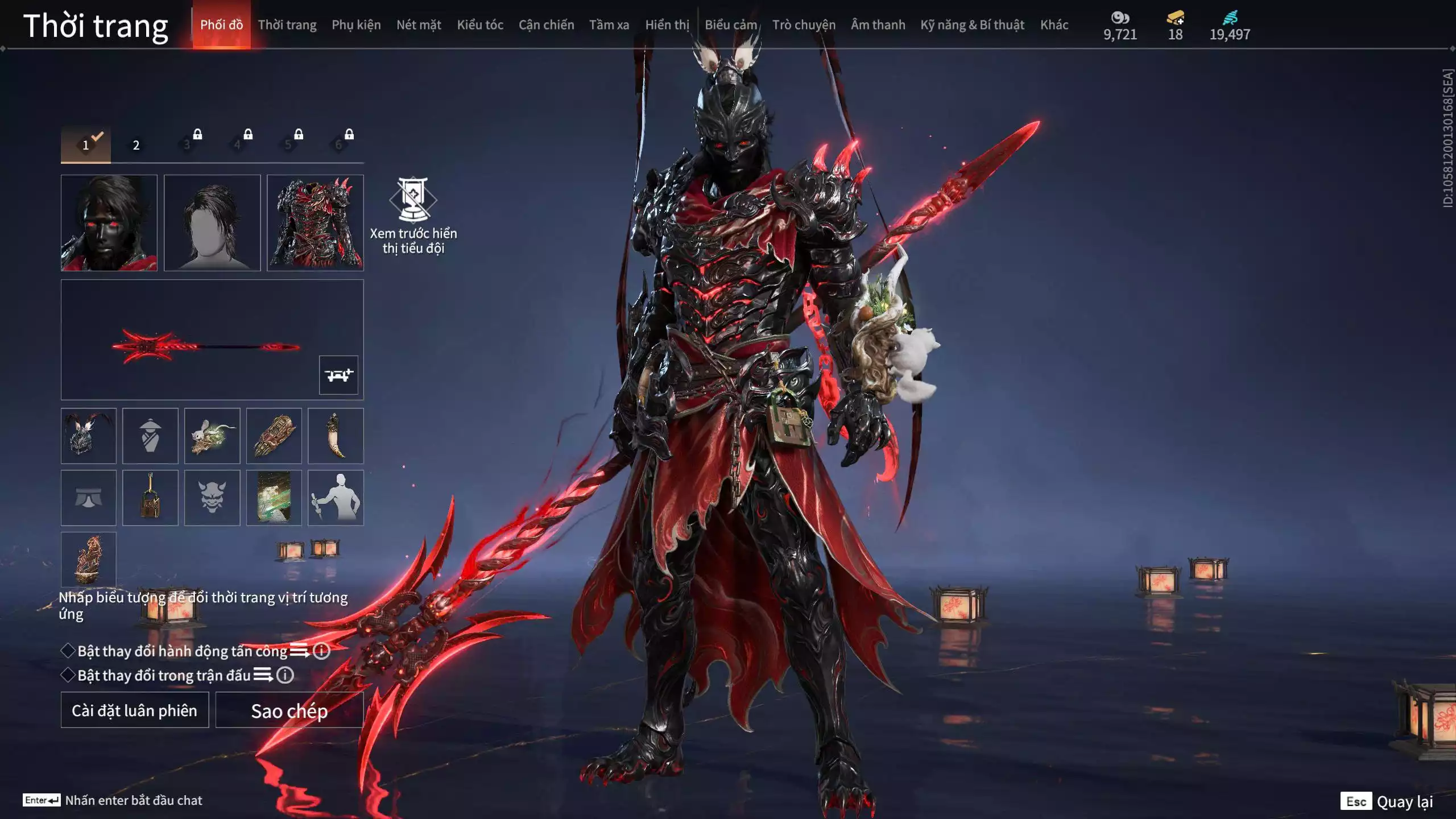Open the Tầm xa tab
Screen dimensions: 1456x819
tap(609, 25)
